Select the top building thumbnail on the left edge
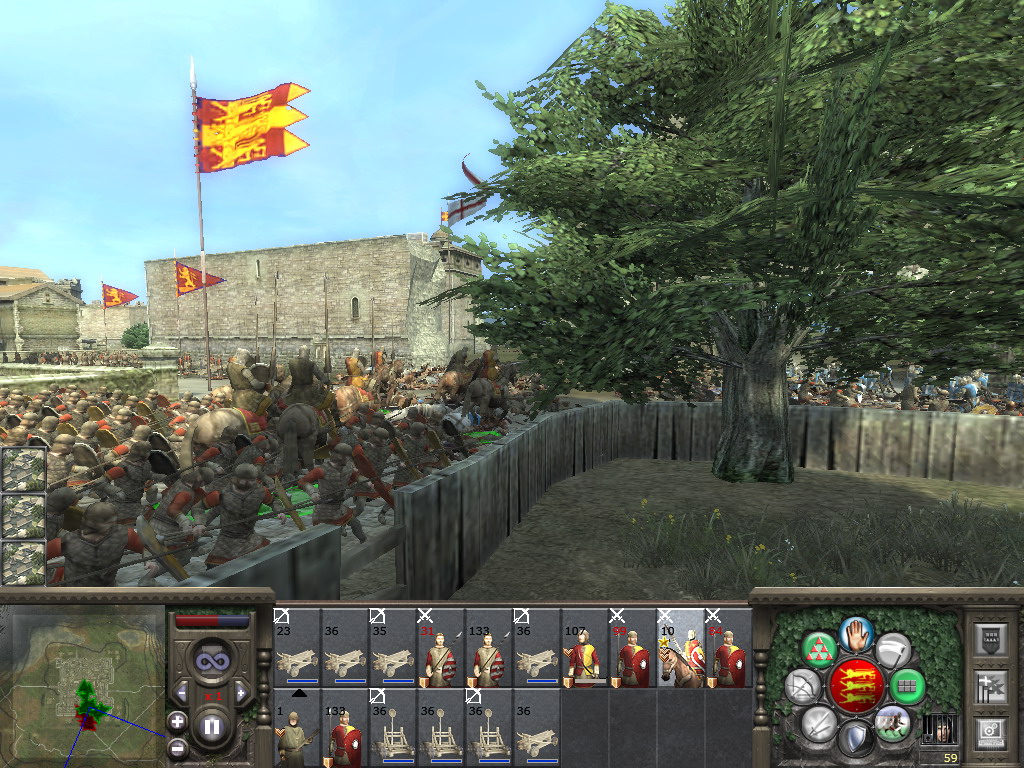Viewport: 1024px width, 768px height. pos(23,469)
